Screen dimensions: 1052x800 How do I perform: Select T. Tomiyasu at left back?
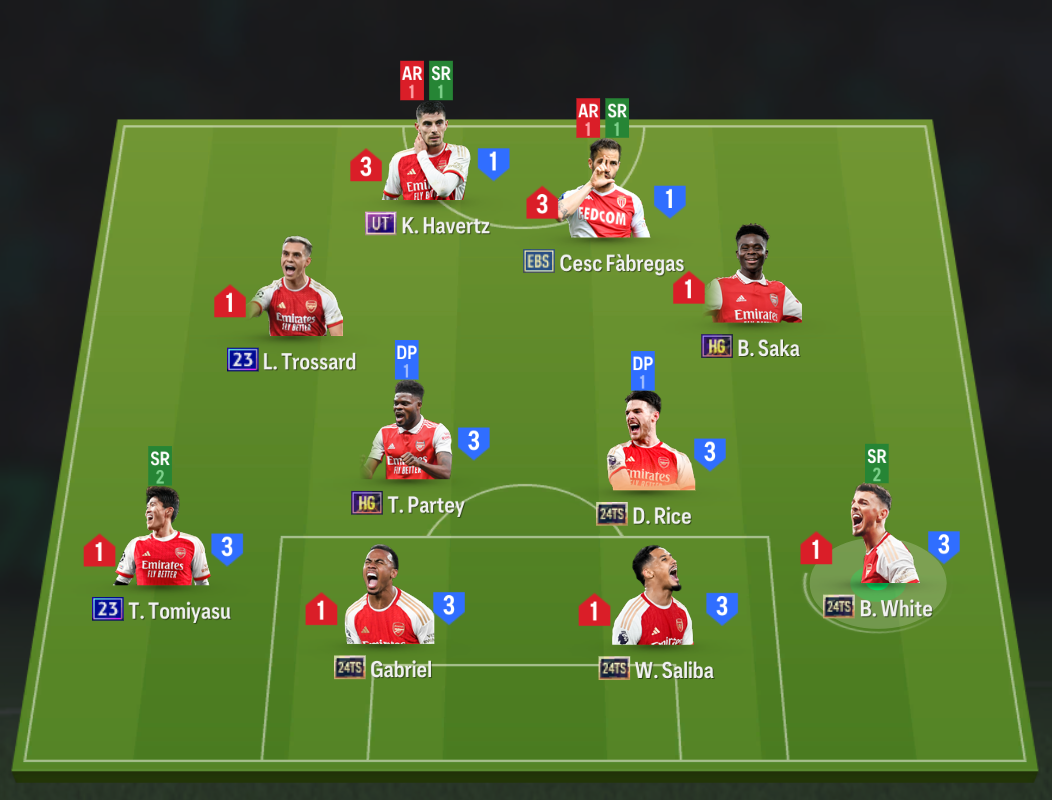[x=162, y=542]
